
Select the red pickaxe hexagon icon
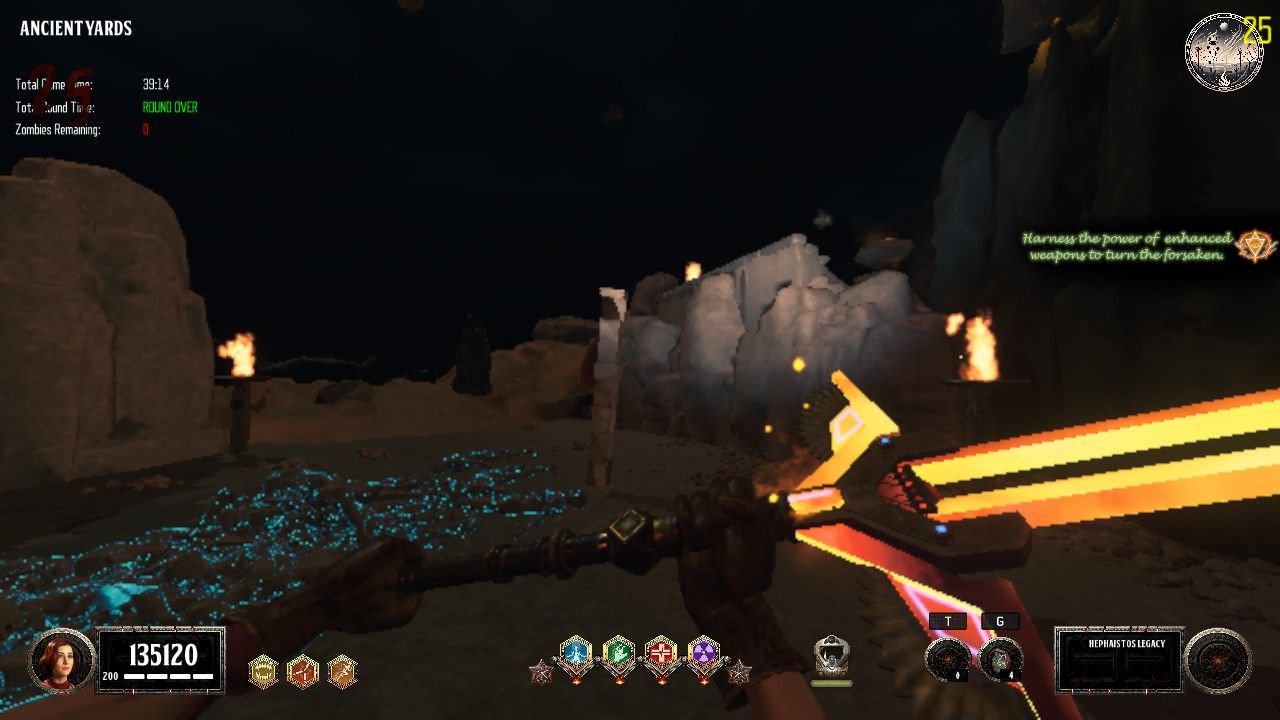click(x=303, y=670)
